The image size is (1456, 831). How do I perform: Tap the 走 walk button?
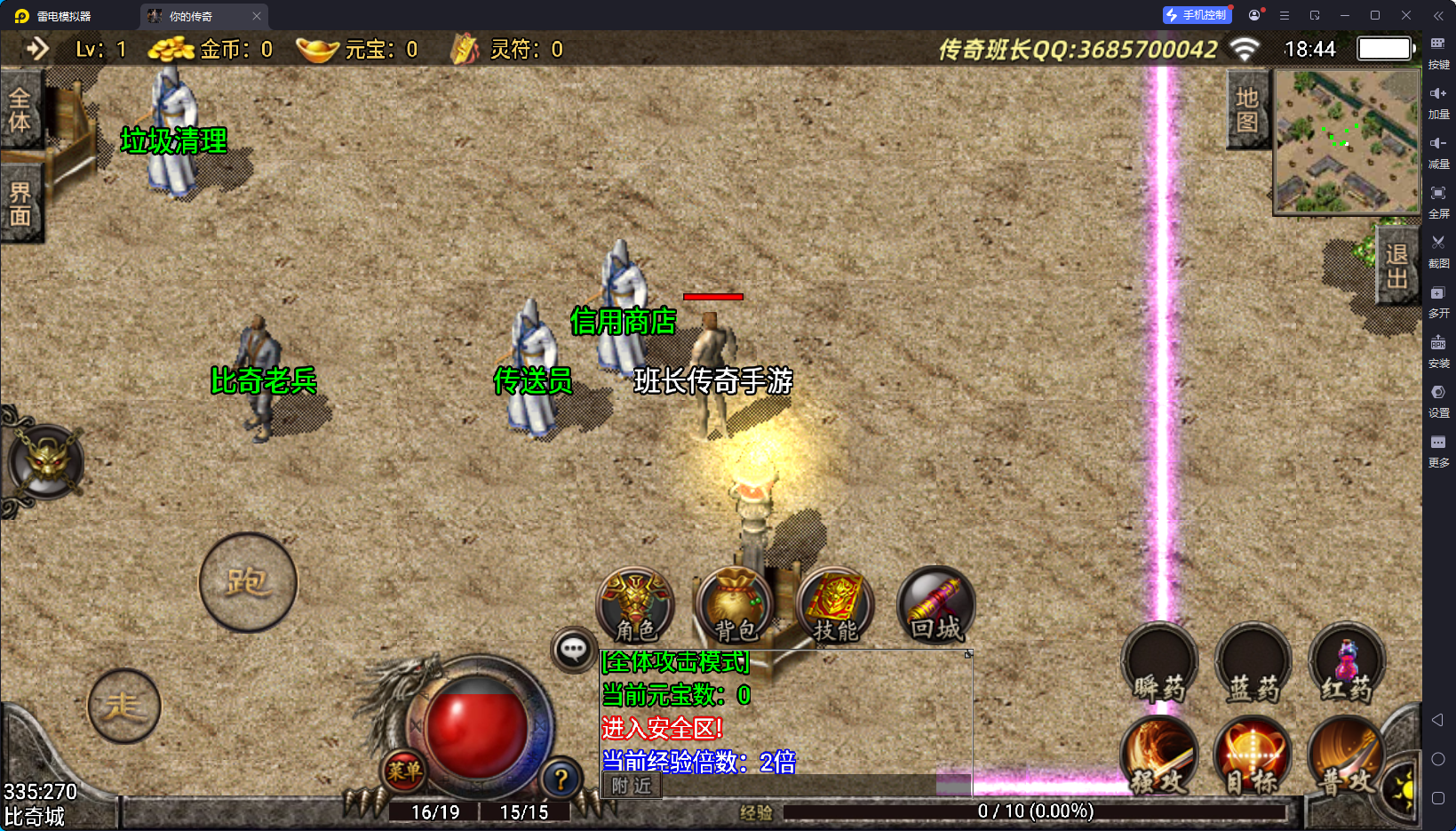click(x=124, y=706)
